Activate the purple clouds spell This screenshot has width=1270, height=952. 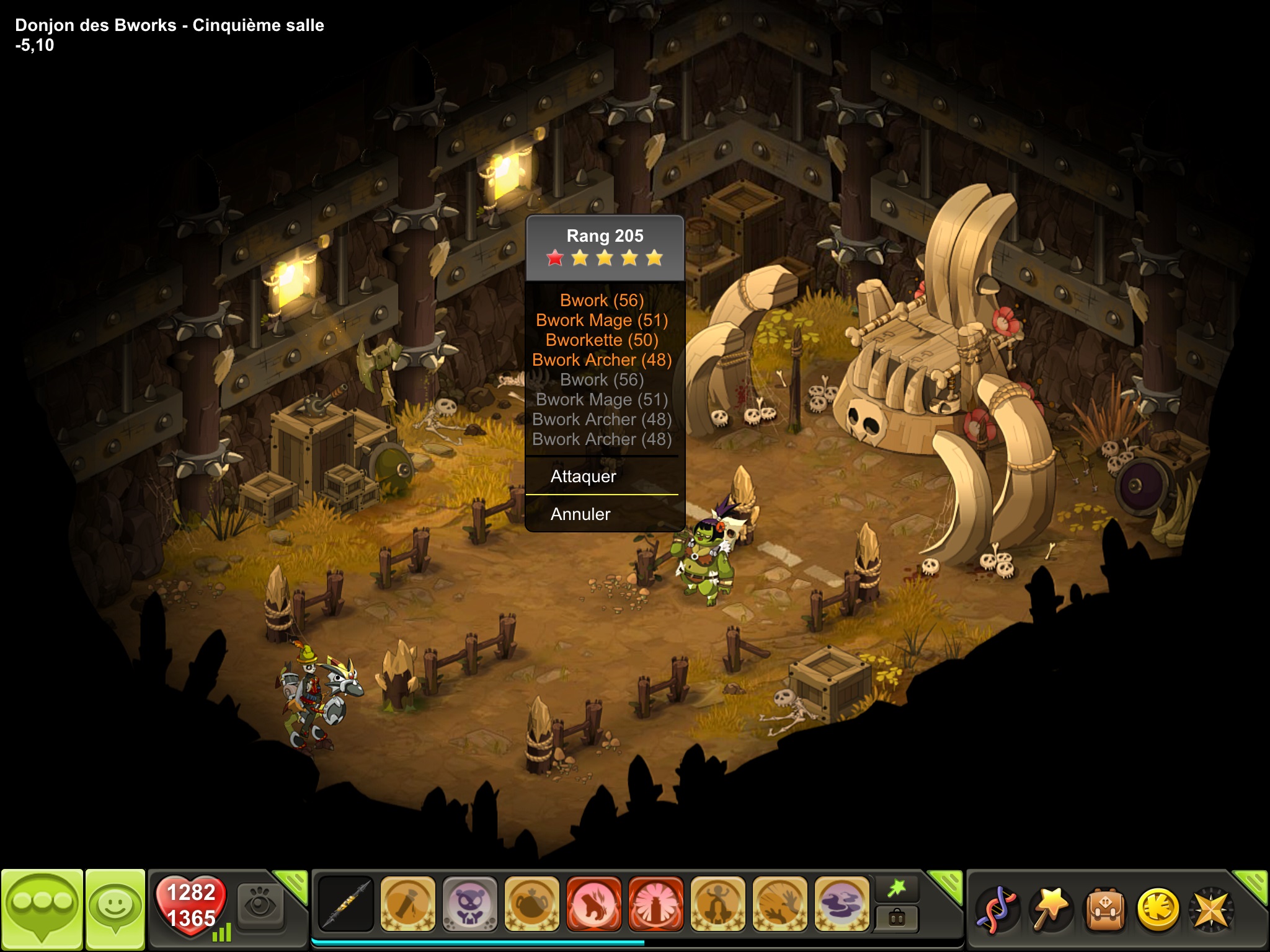click(x=841, y=904)
